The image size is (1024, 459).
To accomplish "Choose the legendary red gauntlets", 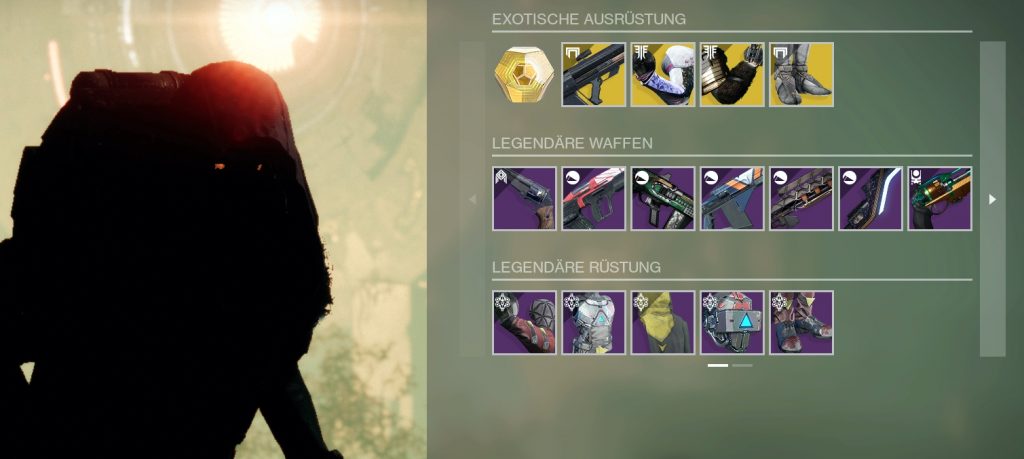I will pyautogui.click(x=524, y=322).
